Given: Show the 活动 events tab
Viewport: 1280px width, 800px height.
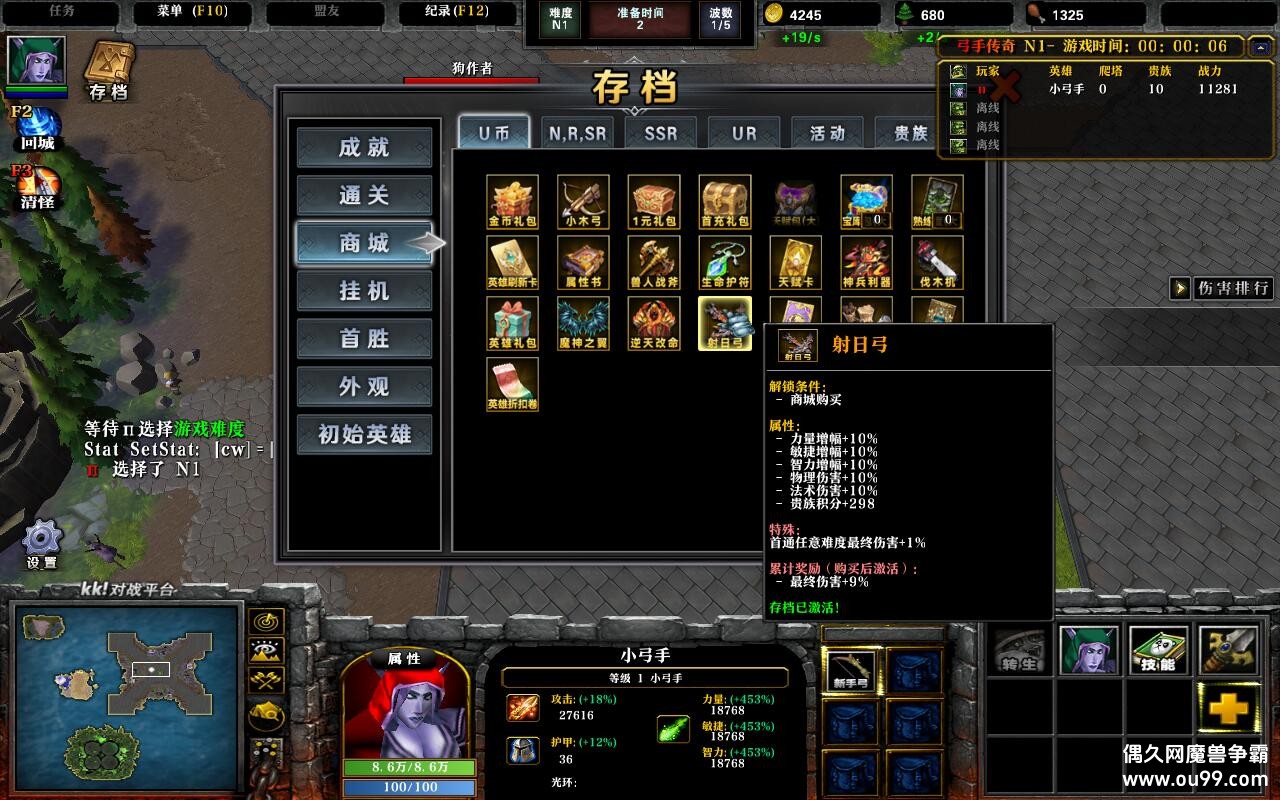Looking at the screenshot, I should pos(827,133).
